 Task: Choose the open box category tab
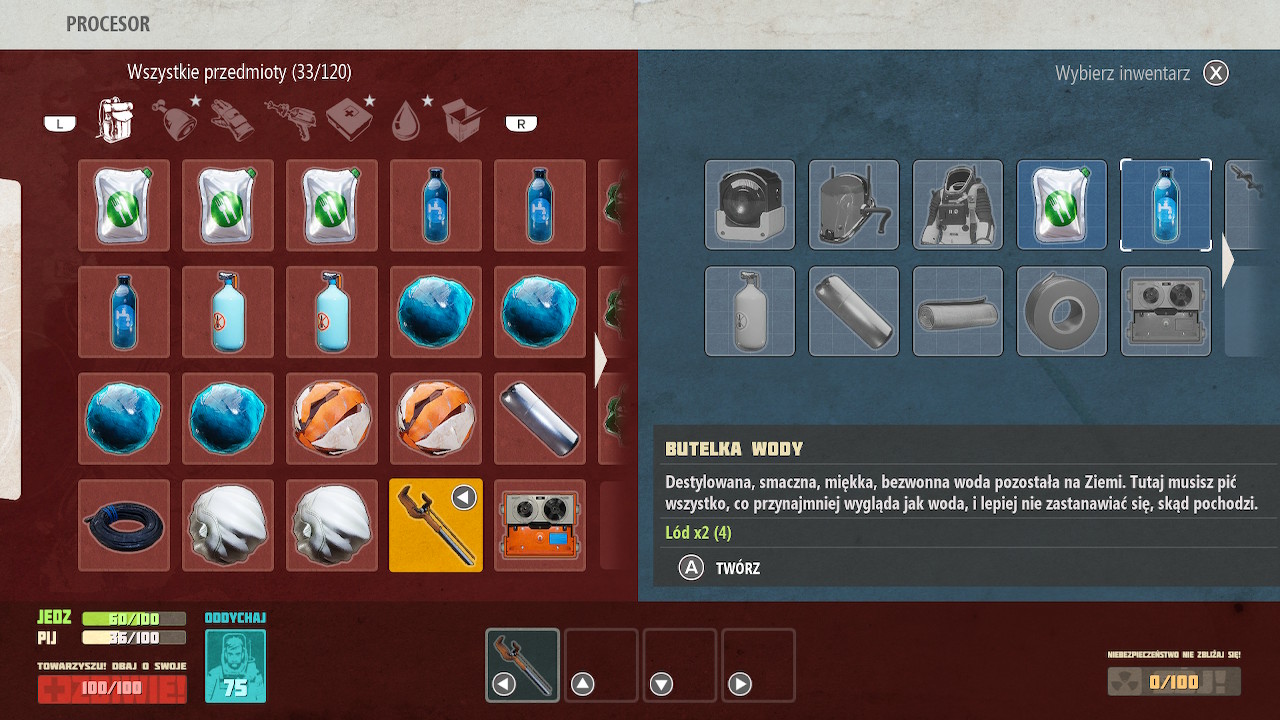(x=464, y=120)
